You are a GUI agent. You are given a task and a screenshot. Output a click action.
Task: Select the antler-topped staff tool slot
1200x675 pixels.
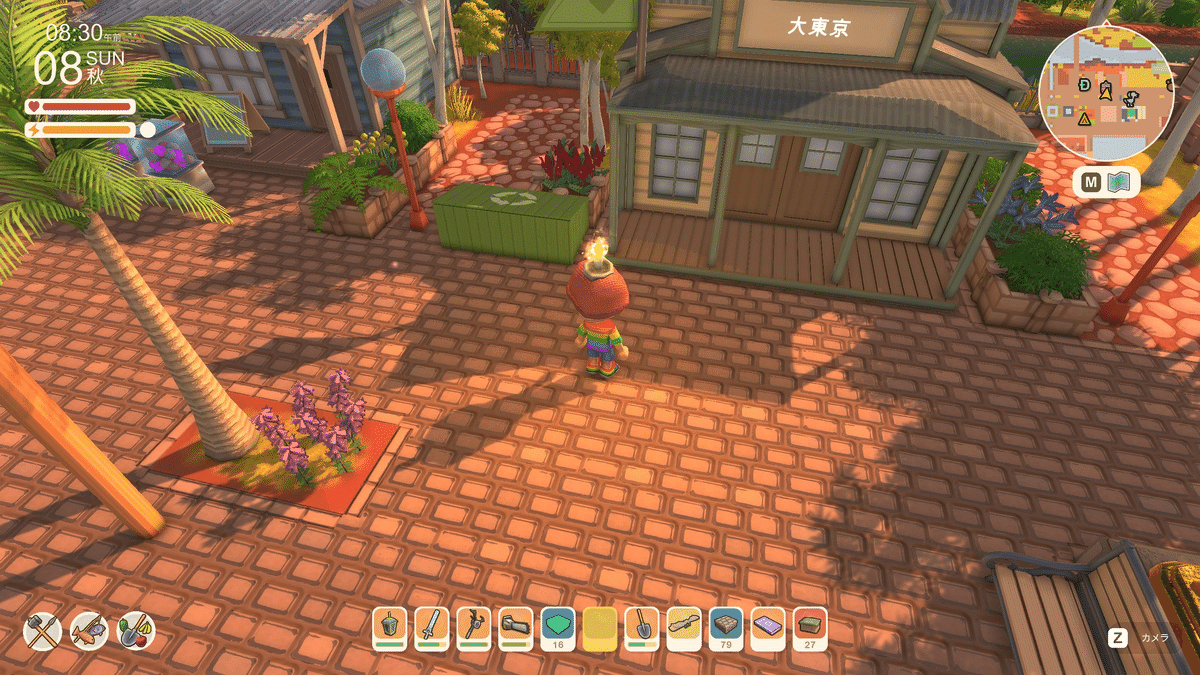[474, 626]
